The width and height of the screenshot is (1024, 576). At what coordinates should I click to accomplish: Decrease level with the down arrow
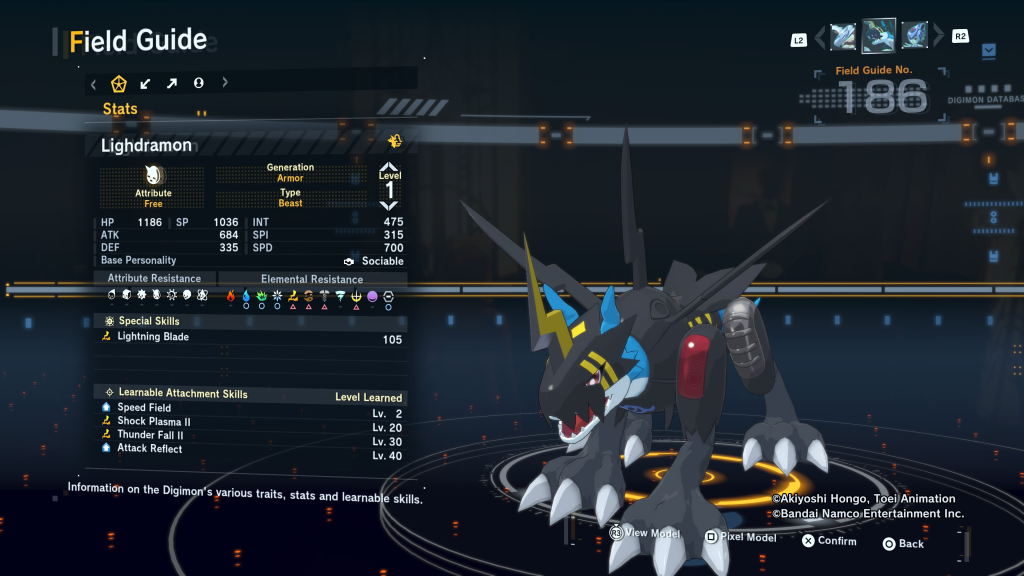pos(389,205)
